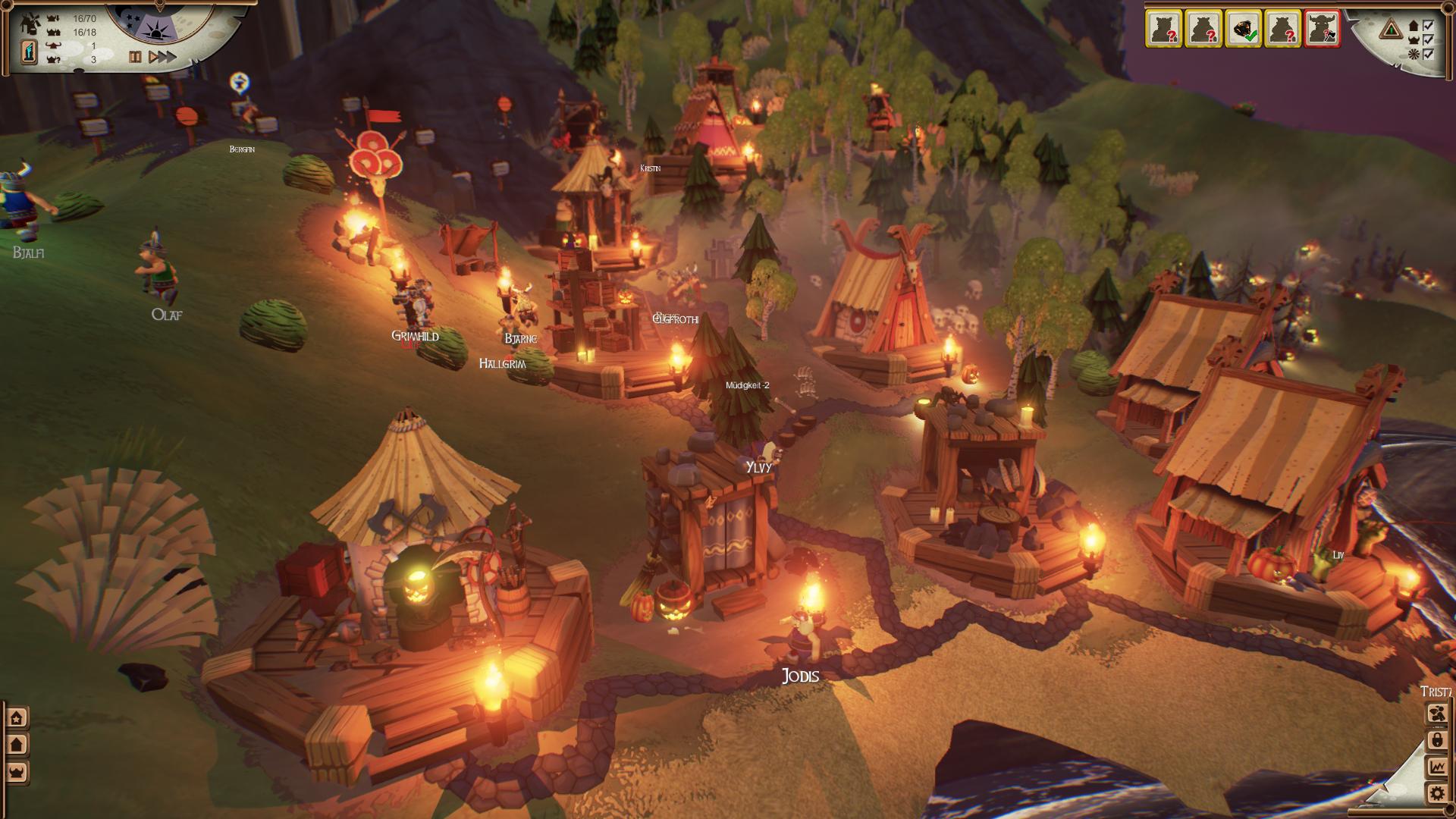Activate fast-forward speed

tap(168, 57)
